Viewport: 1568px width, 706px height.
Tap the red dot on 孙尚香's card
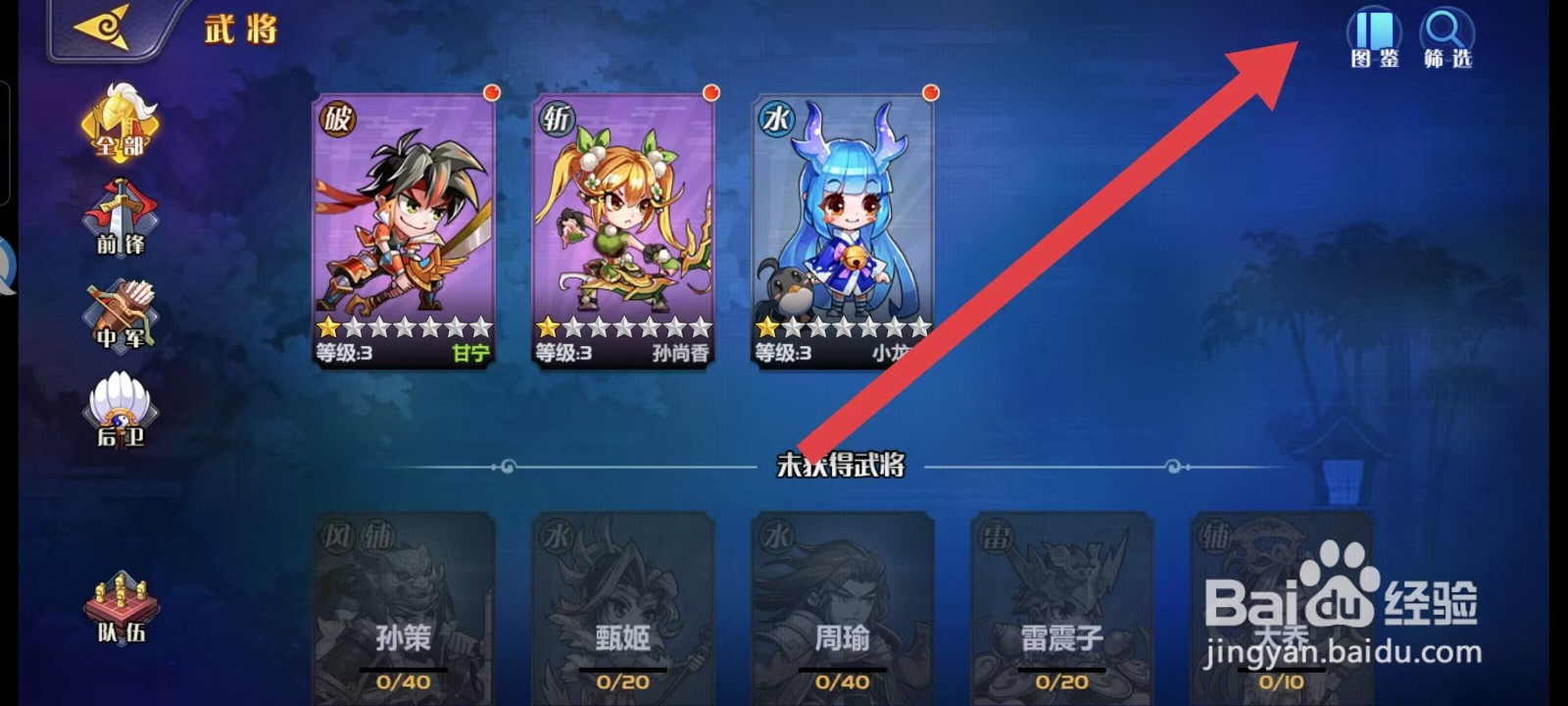coord(710,94)
